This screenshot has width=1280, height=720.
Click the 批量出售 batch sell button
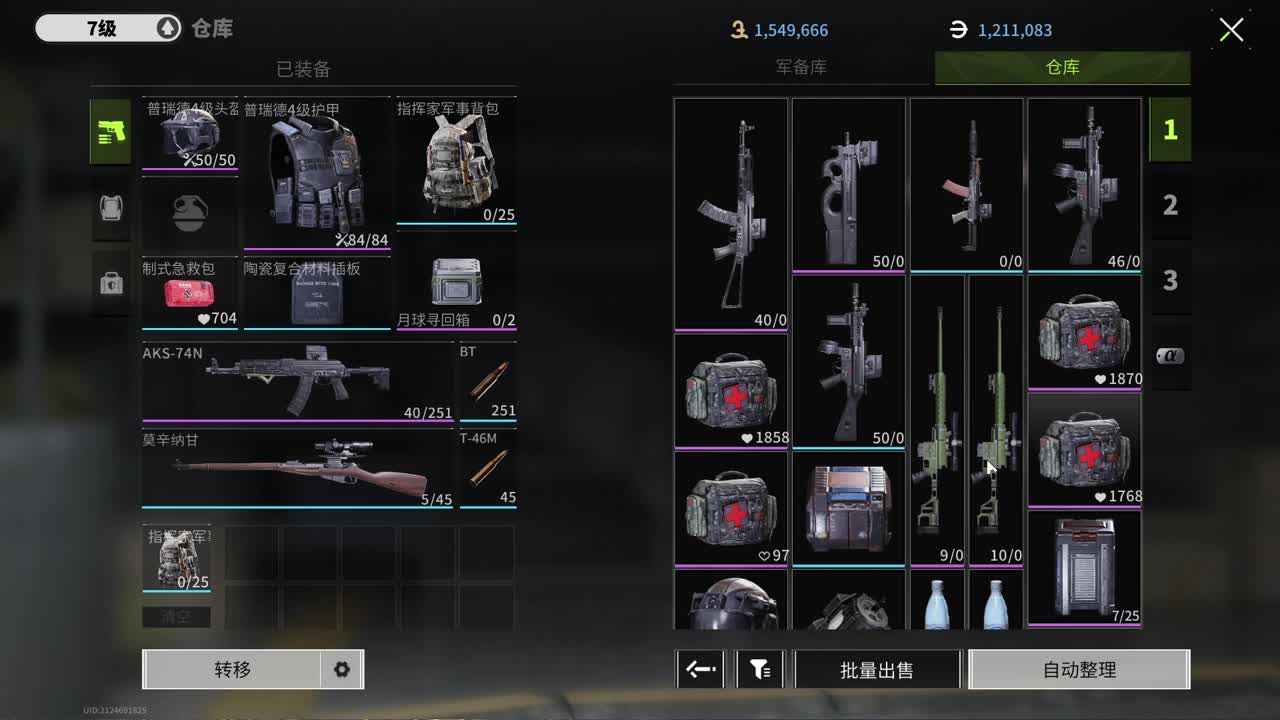pyautogui.click(x=877, y=669)
